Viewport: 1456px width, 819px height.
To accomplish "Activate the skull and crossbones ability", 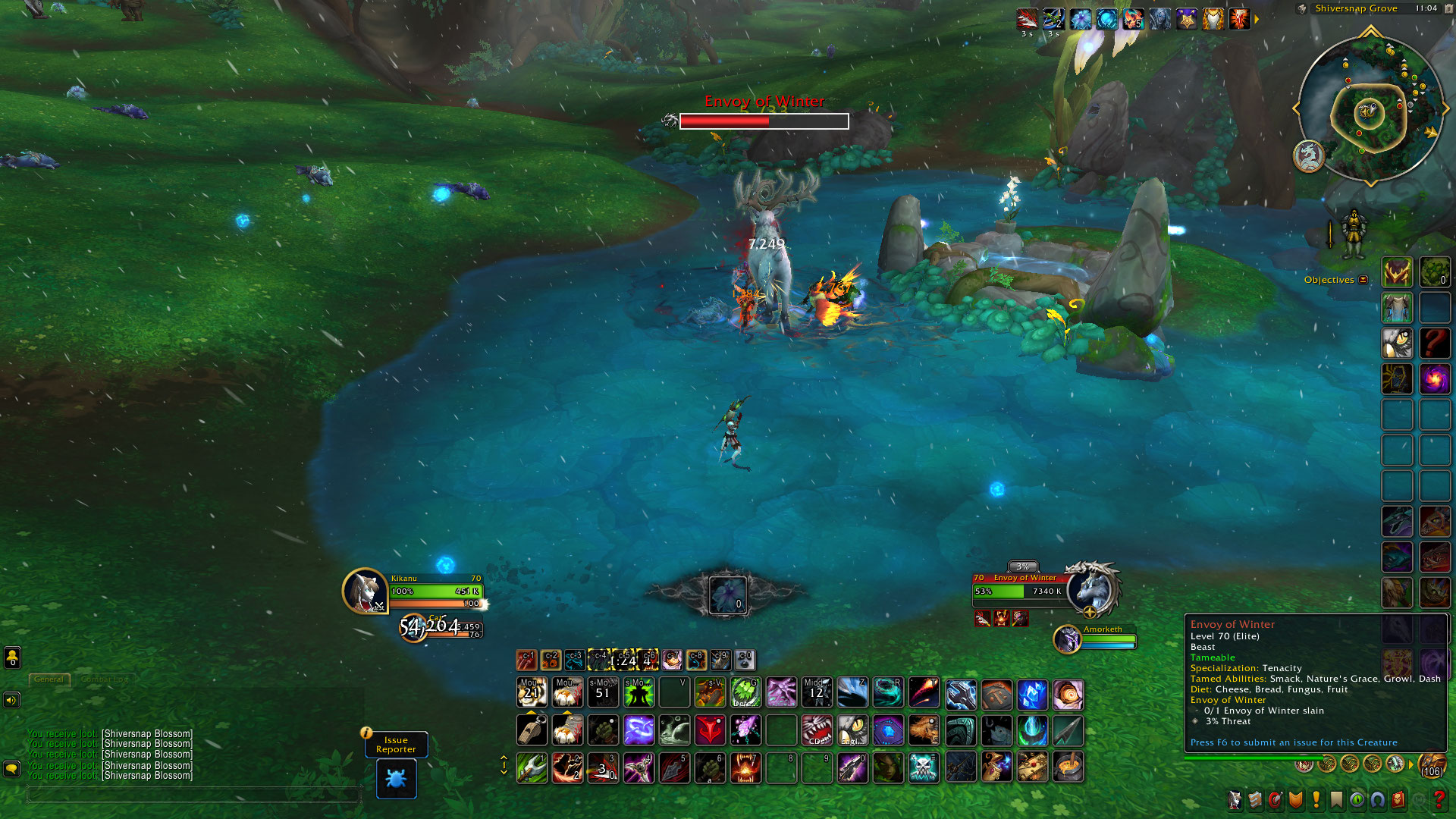I will (x=924, y=767).
